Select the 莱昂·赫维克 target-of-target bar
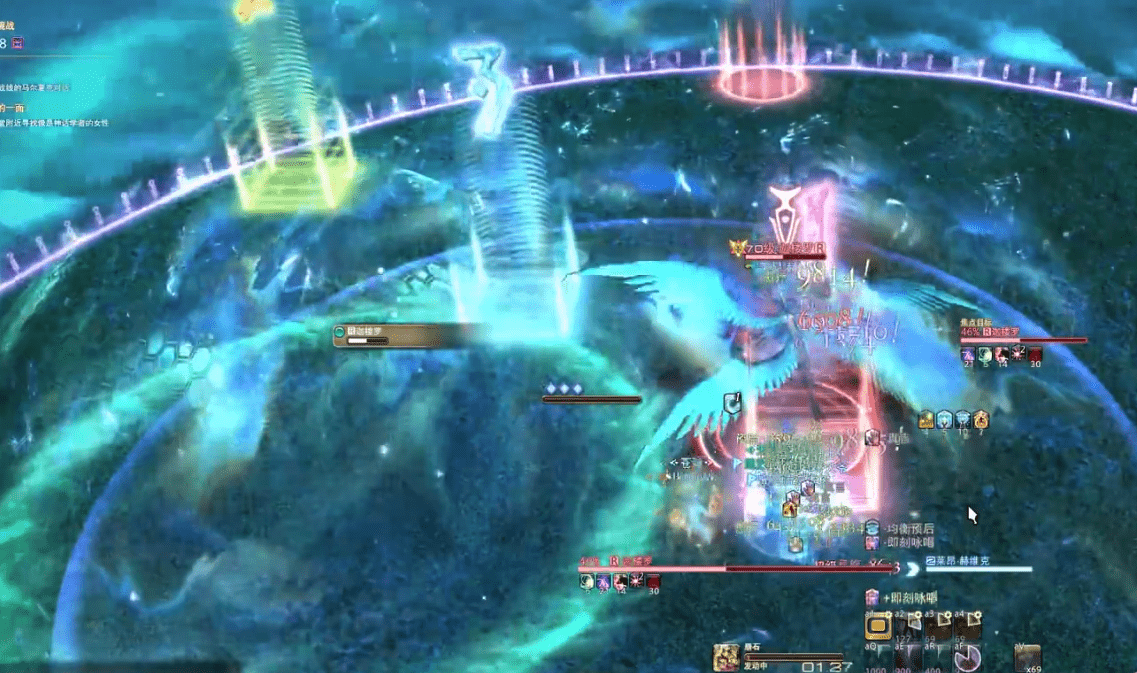This screenshot has height=673, width=1137. [978, 566]
